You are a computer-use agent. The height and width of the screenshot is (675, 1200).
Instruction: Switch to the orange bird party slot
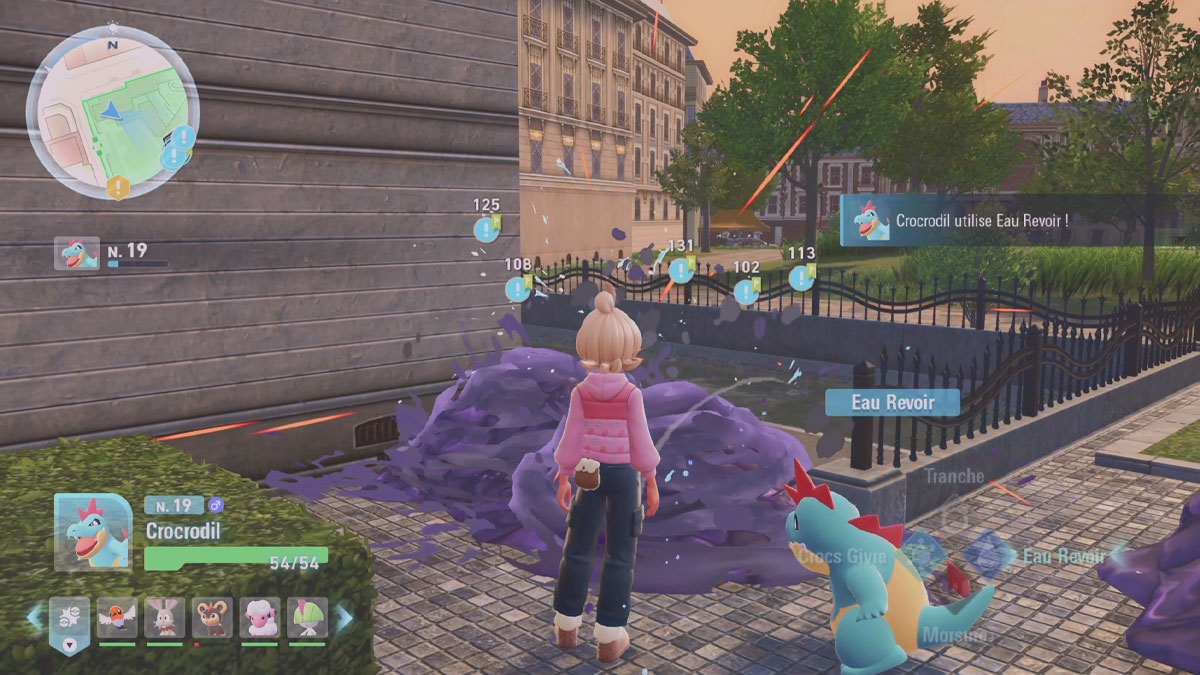[x=117, y=618]
